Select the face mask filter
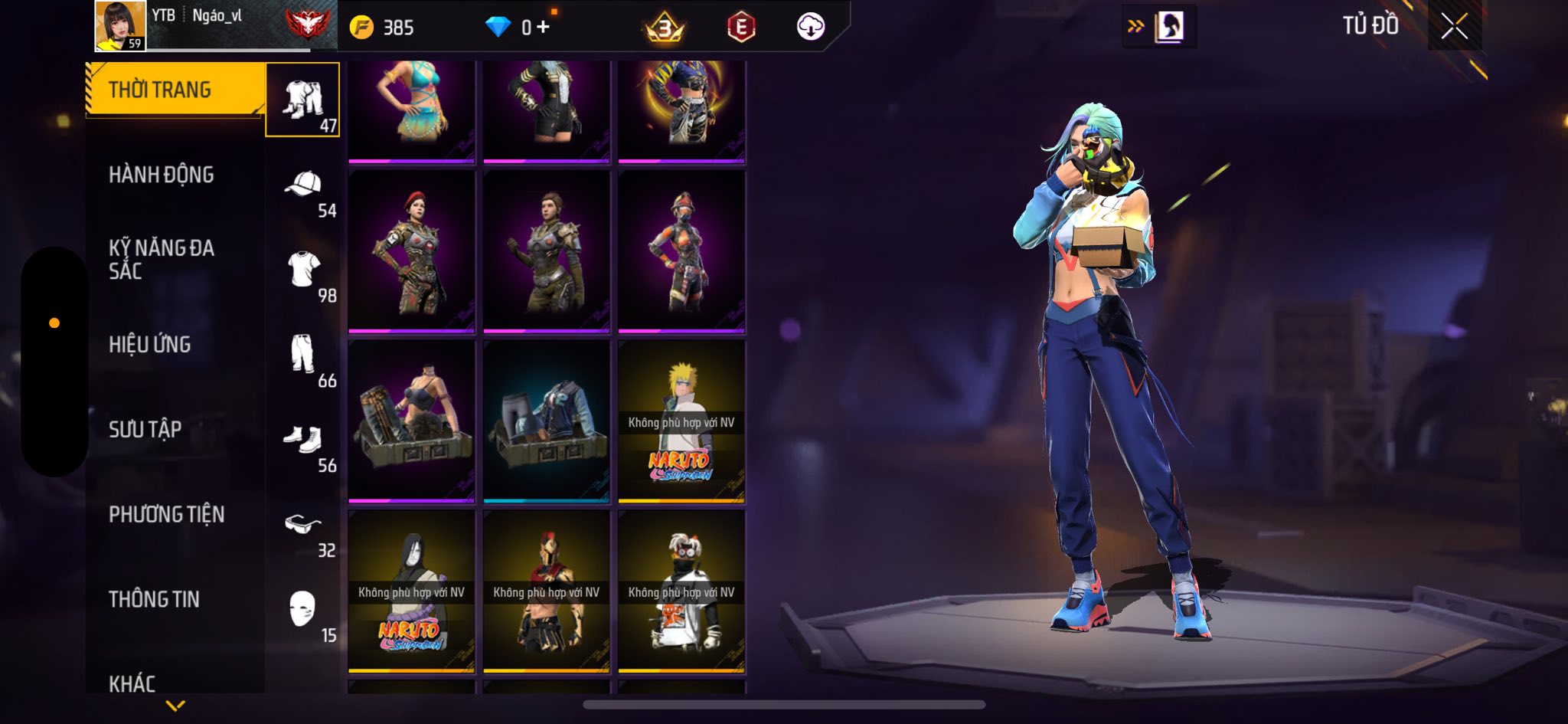 303,611
